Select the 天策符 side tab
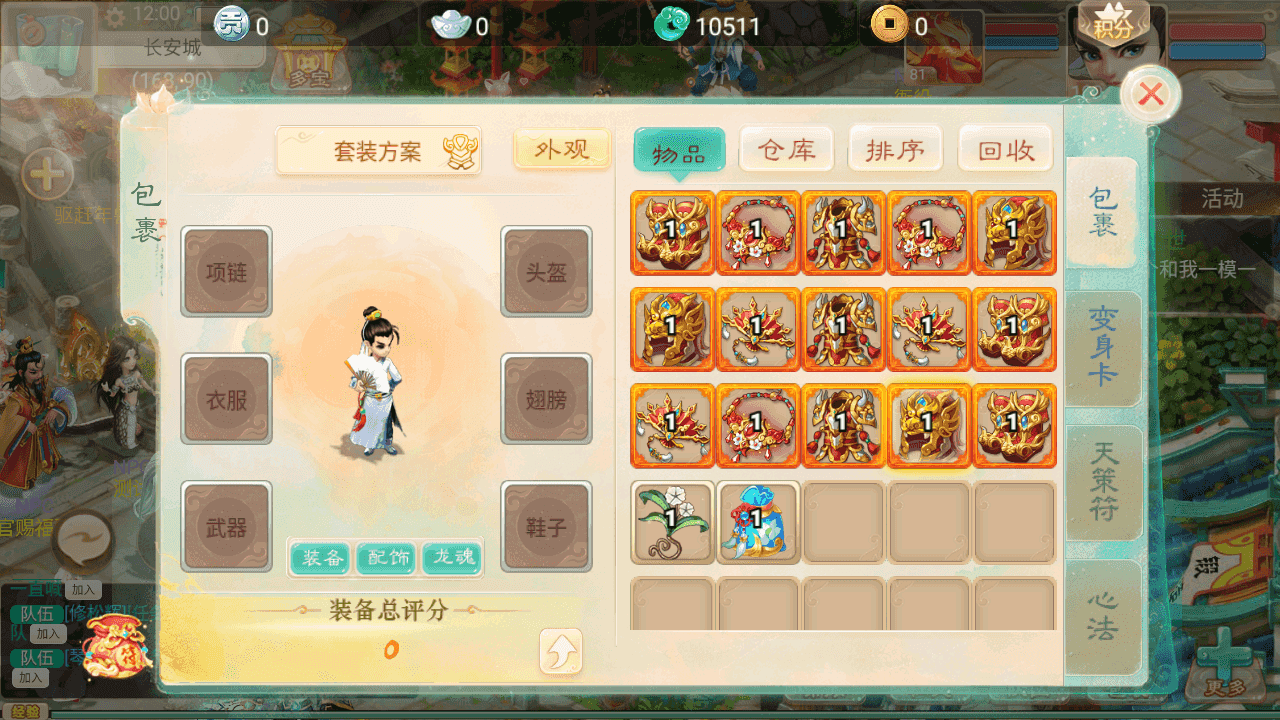The width and height of the screenshot is (1280, 720). click(1102, 484)
